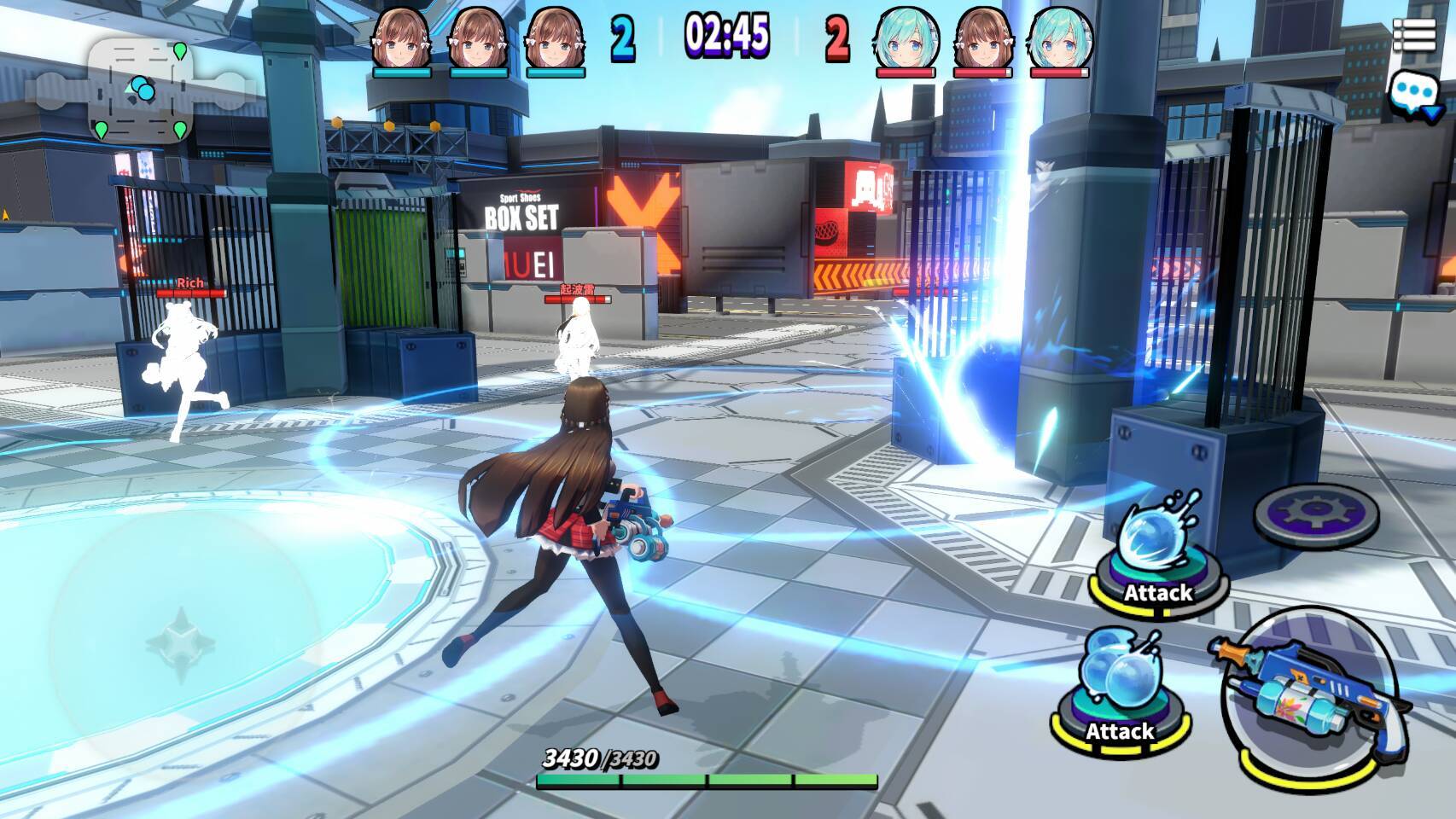This screenshot has width=1456, height=819.
Task: Tap the minimap
Action: [x=141, y=90]
